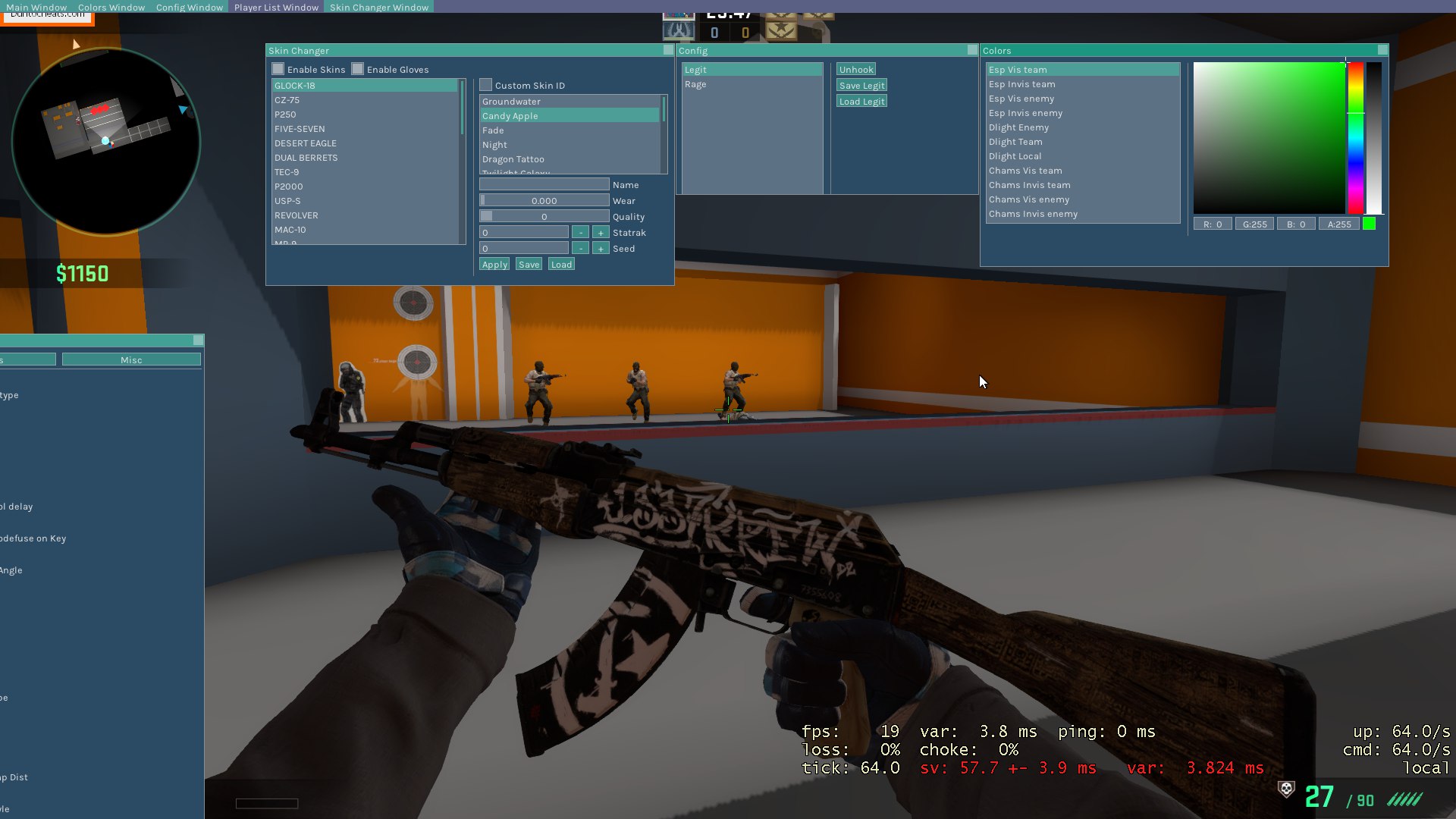Click the Wear slider

544,201
